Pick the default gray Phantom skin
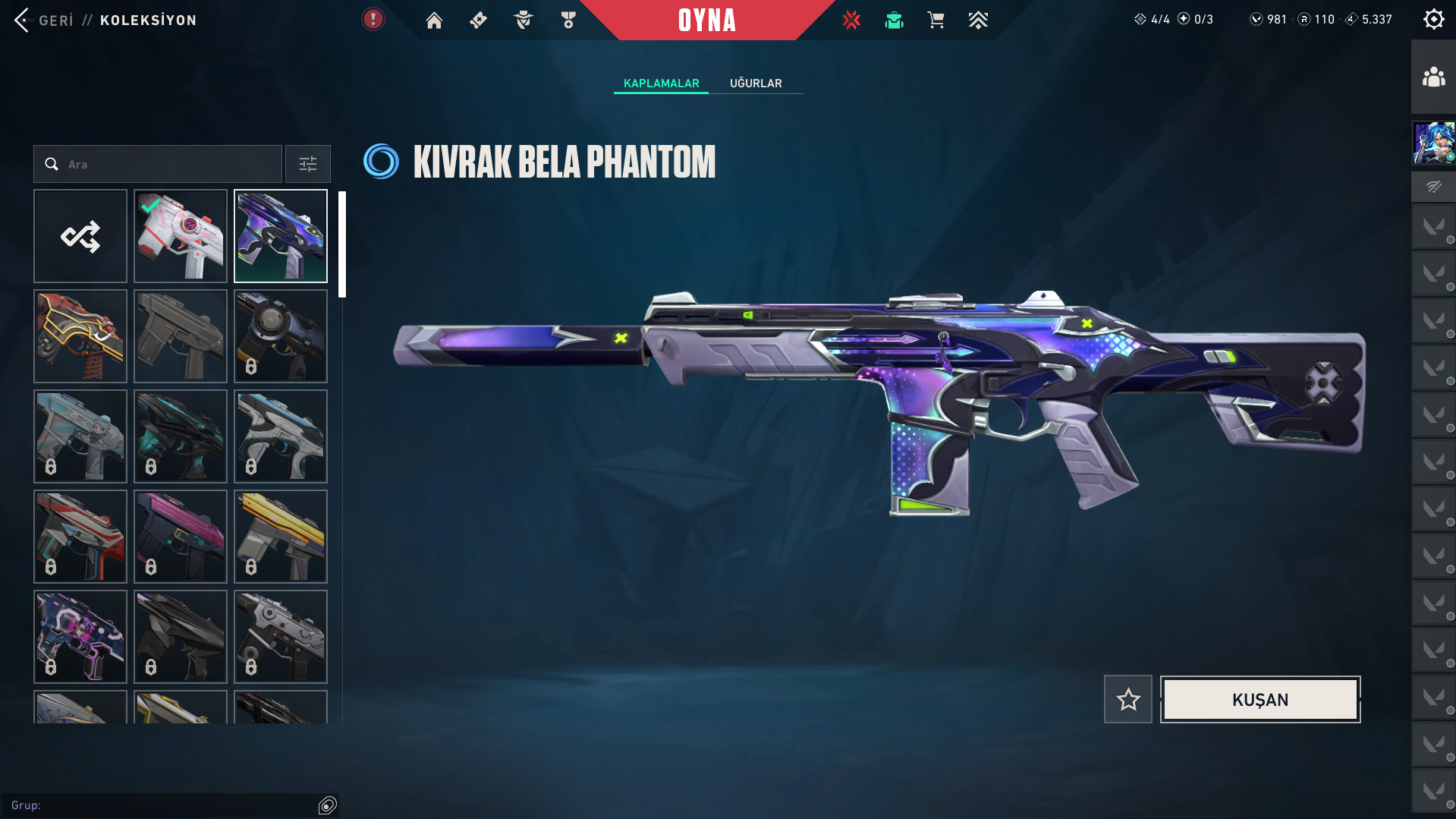 click(x=181, y=337)
